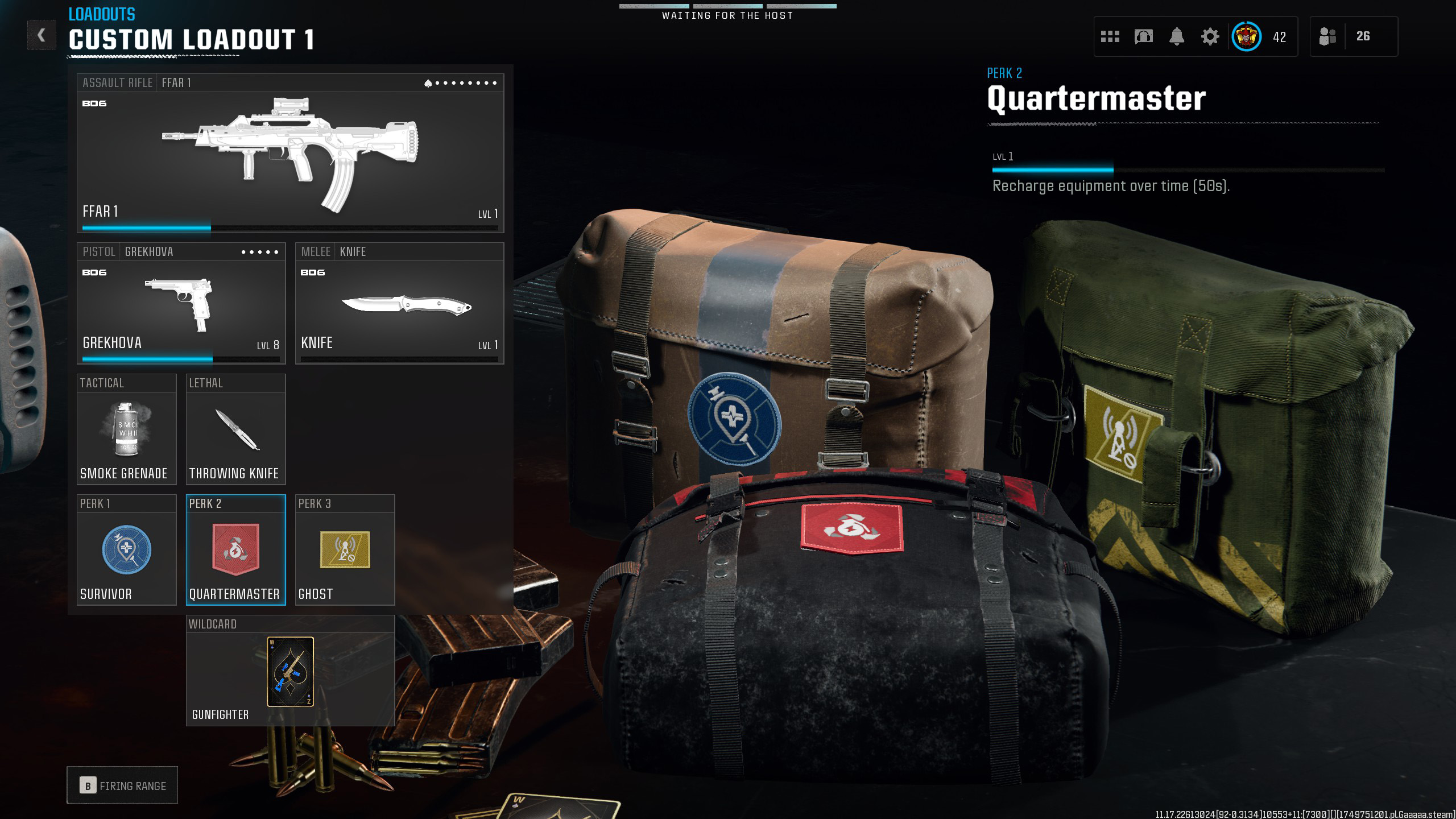This screenshot has width=1456, height=819.
Task: Go back using the top-left arrow
Action: (x=42, y=35)
